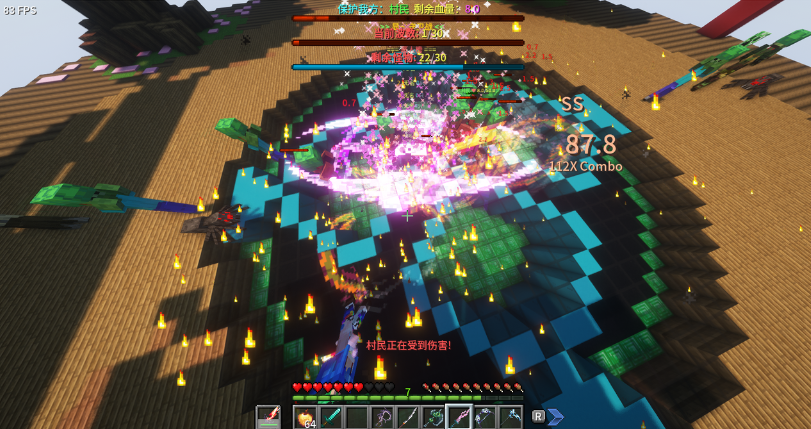Image resolution: width=811 pixels, height=429 pixels.
Task: Select the golden apple stack of 64
Action: (305, 417)
